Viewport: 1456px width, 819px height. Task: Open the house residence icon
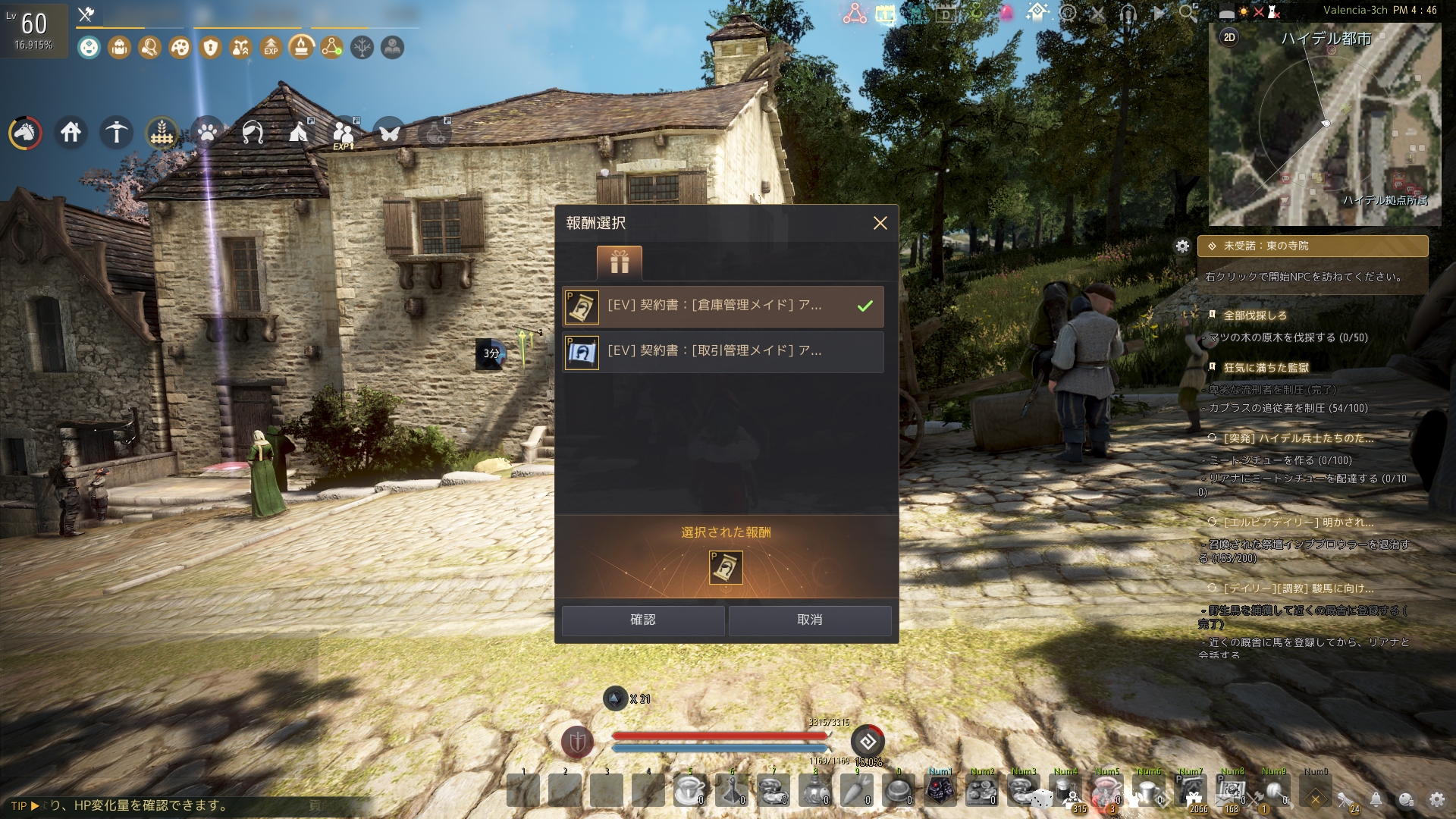pos(71,133)
